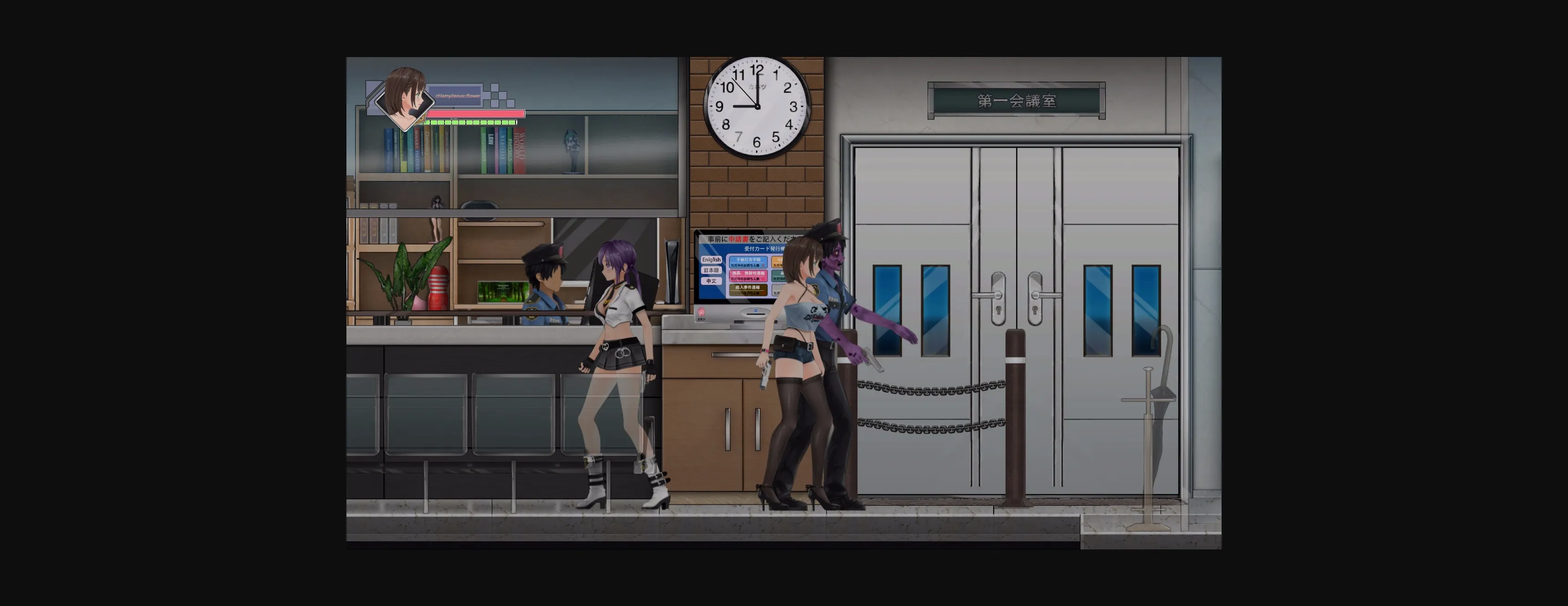The height and width of the screenshot is (606, 1568).
Task: Click the orange report tile on the kiosk screen
Action: pyautogui.click(x=779, y=263)
